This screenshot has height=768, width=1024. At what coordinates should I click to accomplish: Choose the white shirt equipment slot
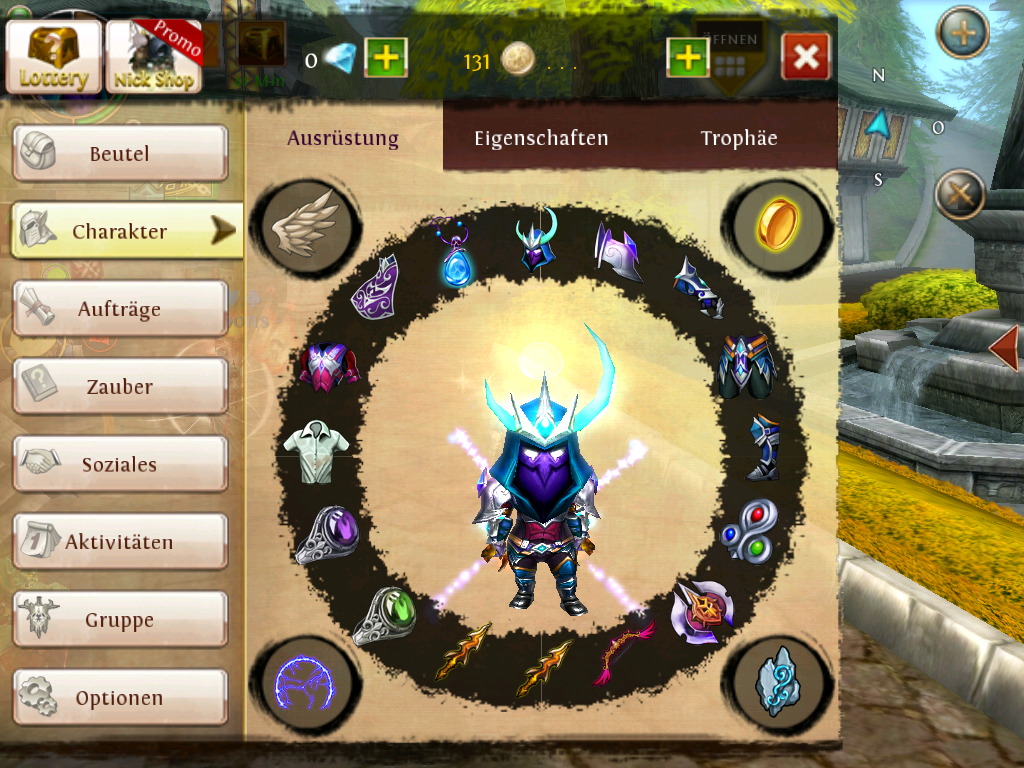pos(311,451)
